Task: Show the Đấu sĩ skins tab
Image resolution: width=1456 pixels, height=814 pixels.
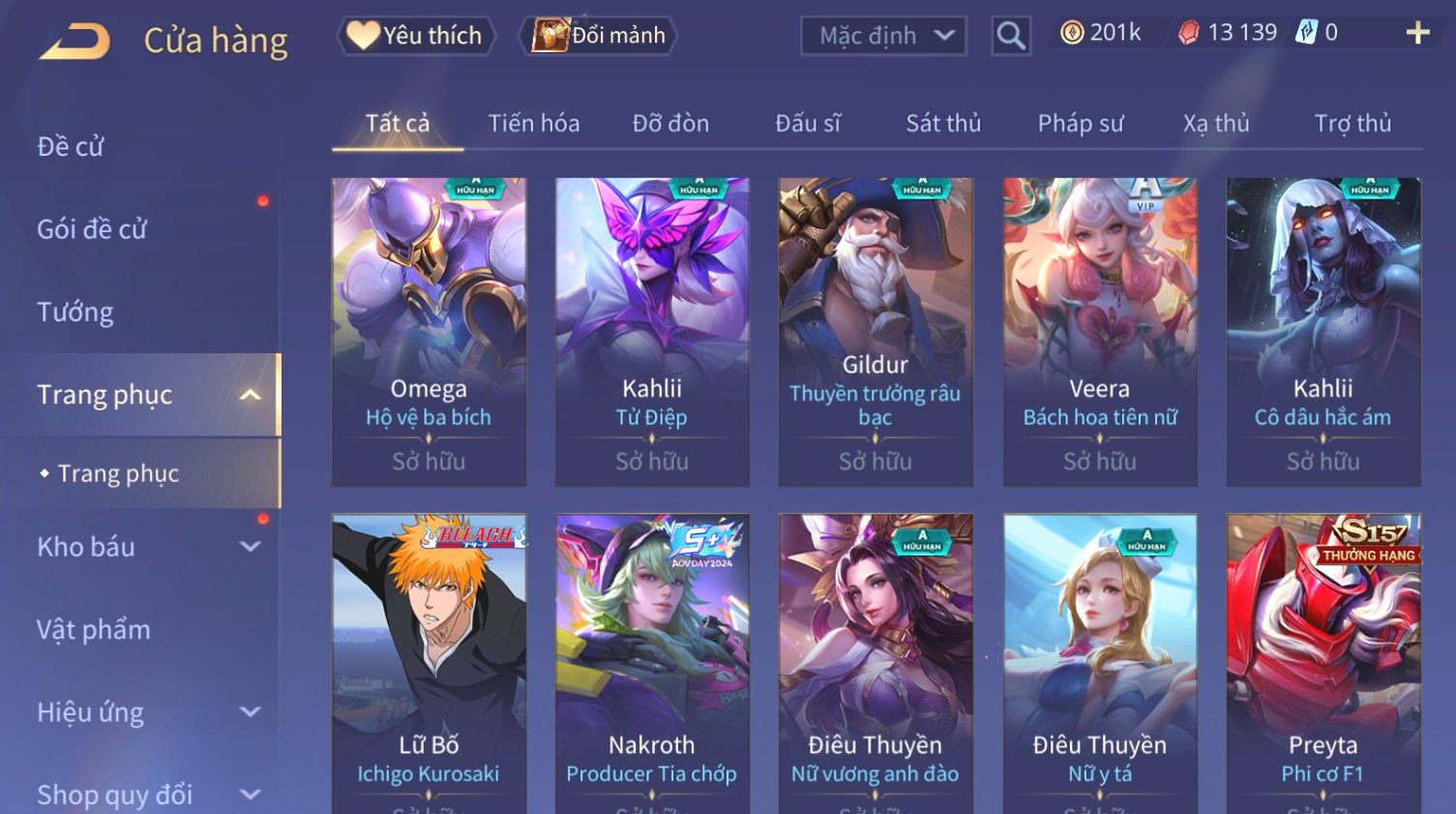Action: click(x=808, y=124)
